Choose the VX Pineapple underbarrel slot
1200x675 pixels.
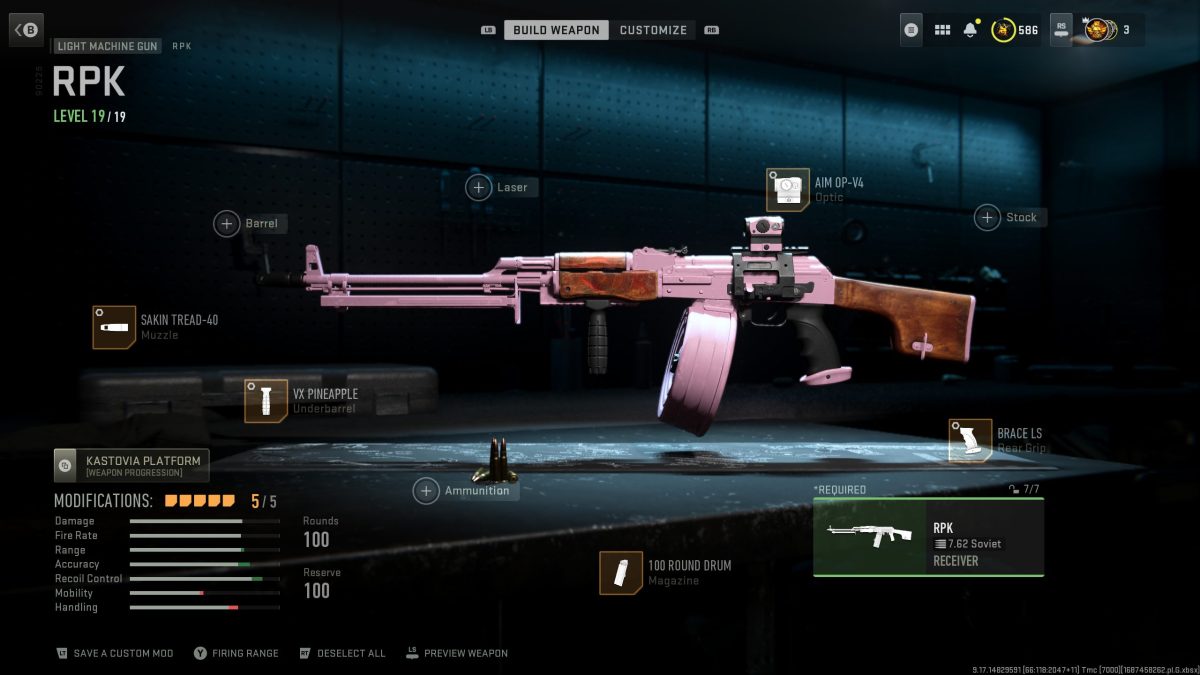(266, 400)
